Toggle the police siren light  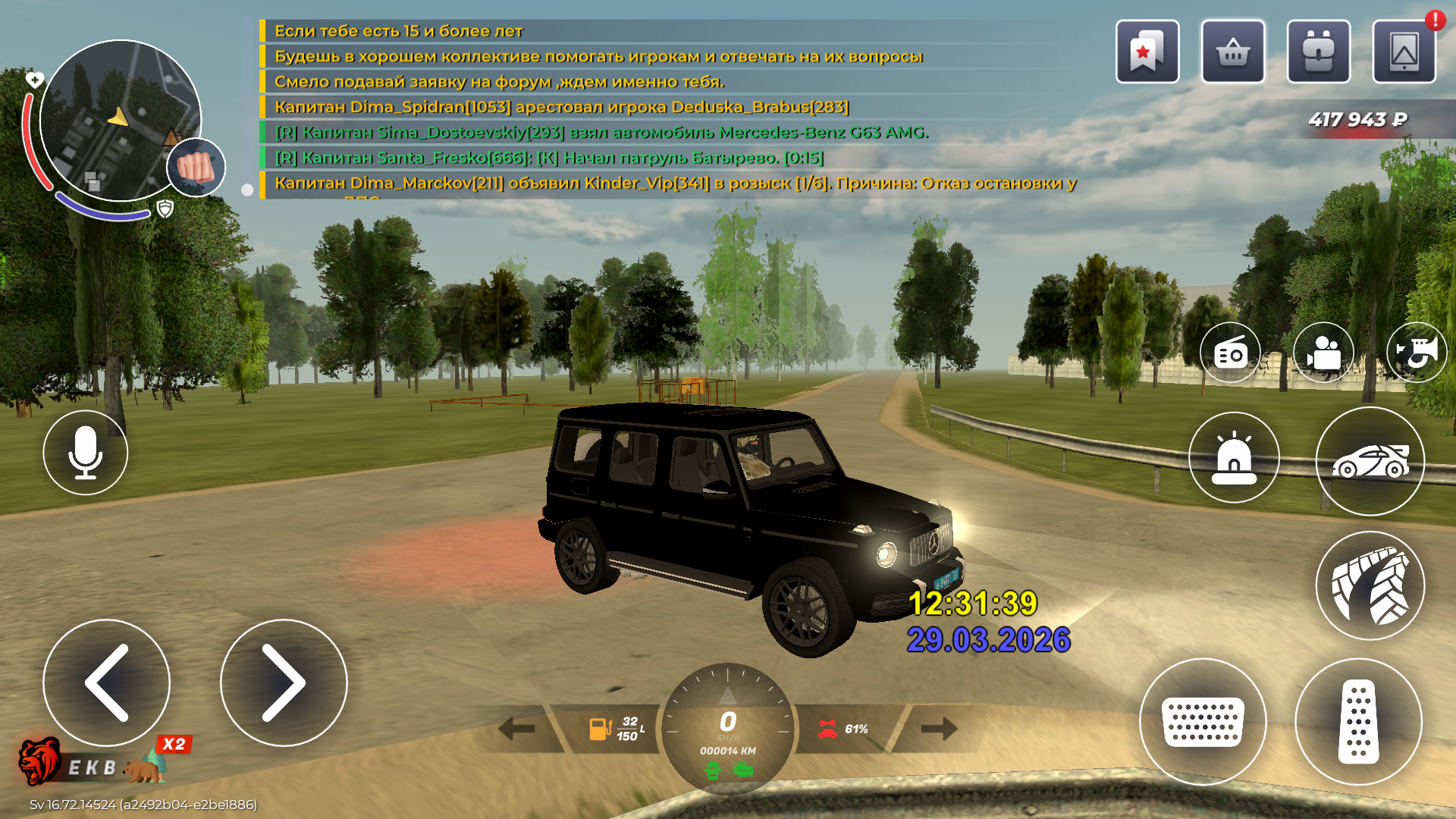pos(1234,457)
